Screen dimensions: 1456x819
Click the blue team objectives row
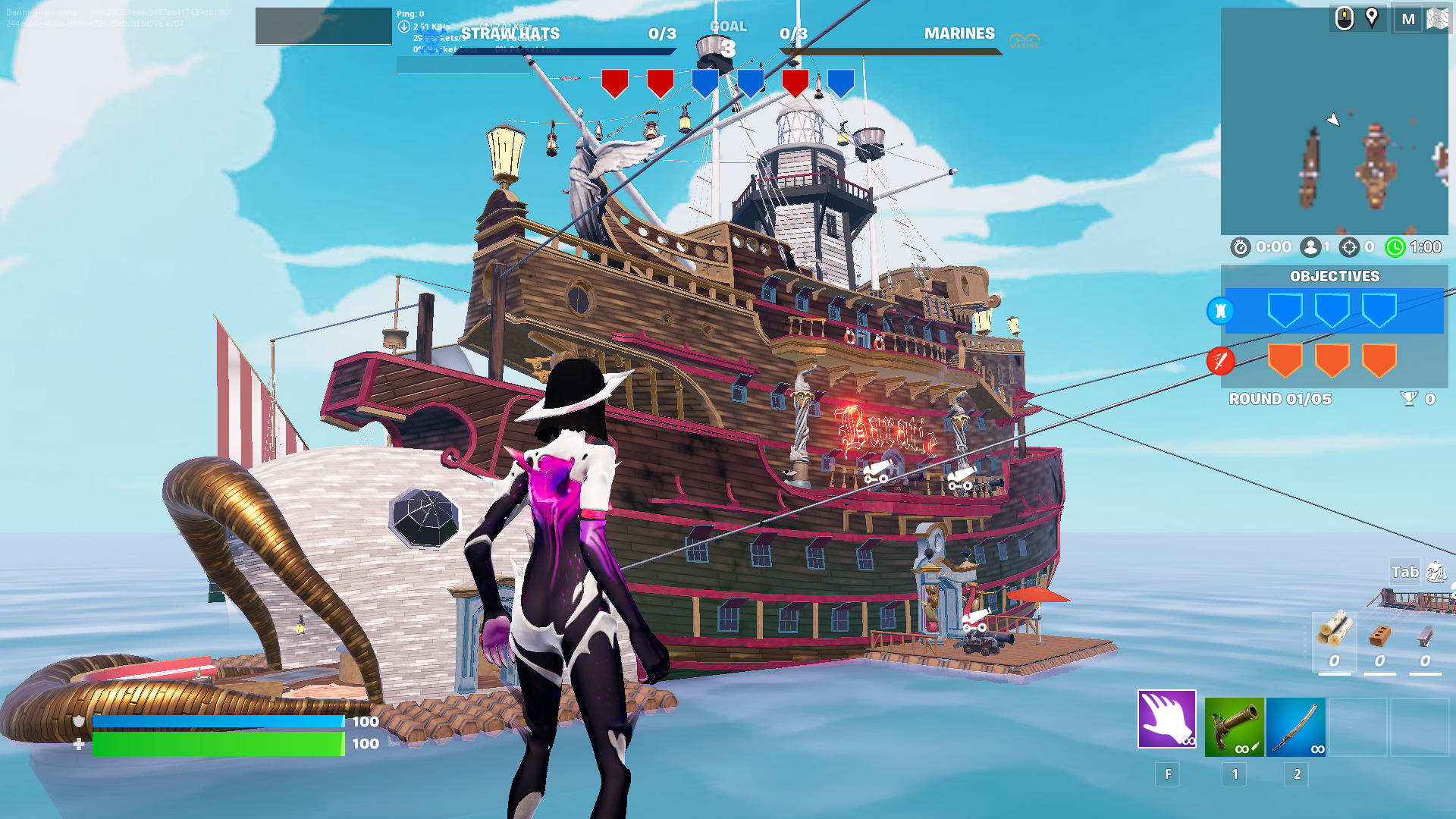[1333, 311]
